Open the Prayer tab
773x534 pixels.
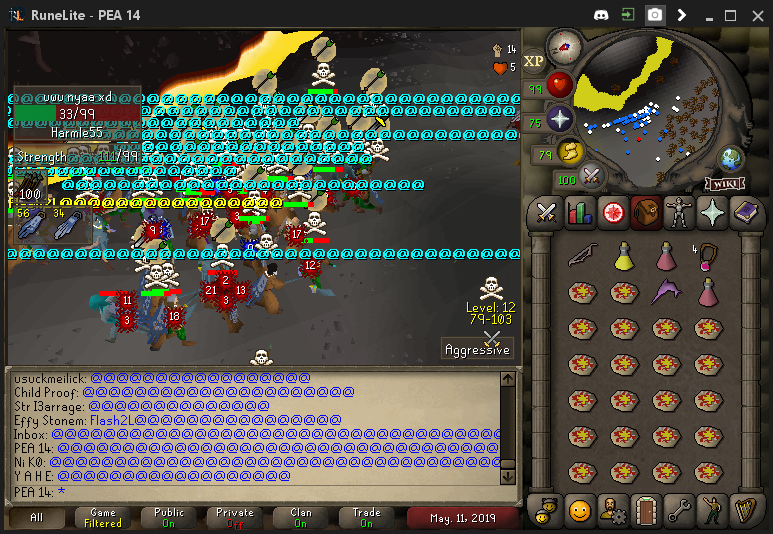click(x=714, y=212)
